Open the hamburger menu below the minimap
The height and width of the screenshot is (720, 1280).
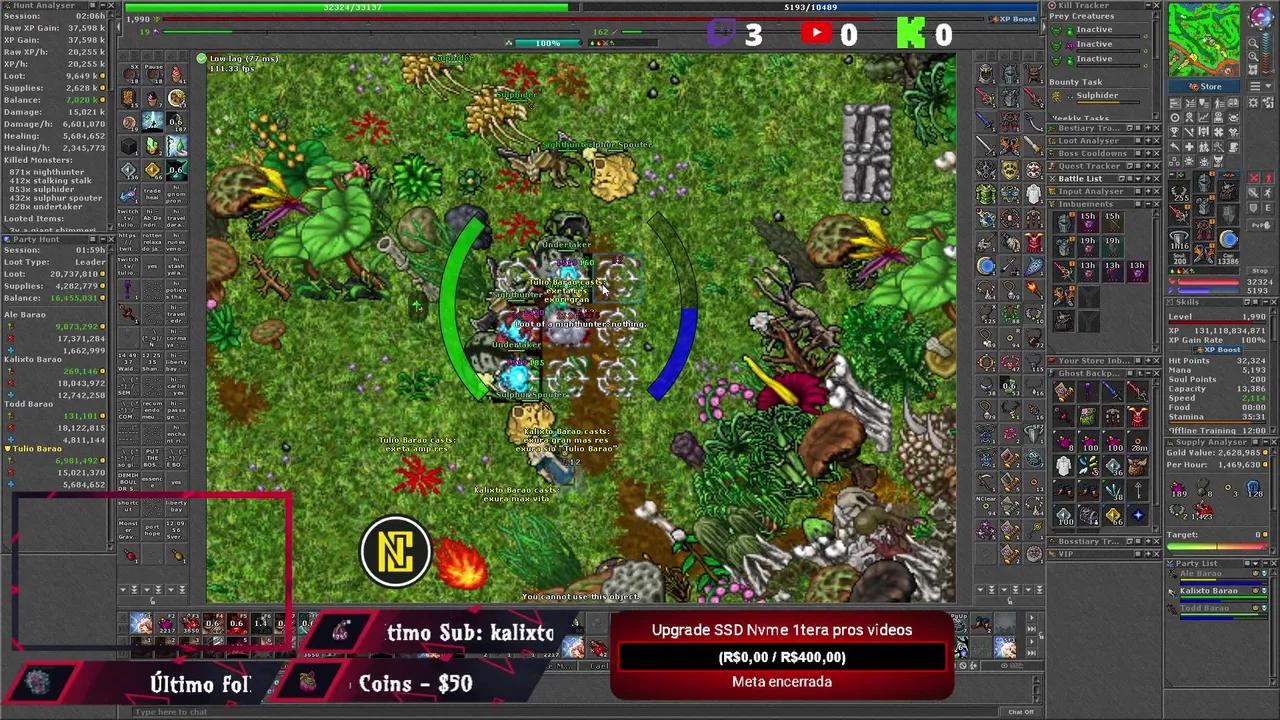[x=1254, y=86]
